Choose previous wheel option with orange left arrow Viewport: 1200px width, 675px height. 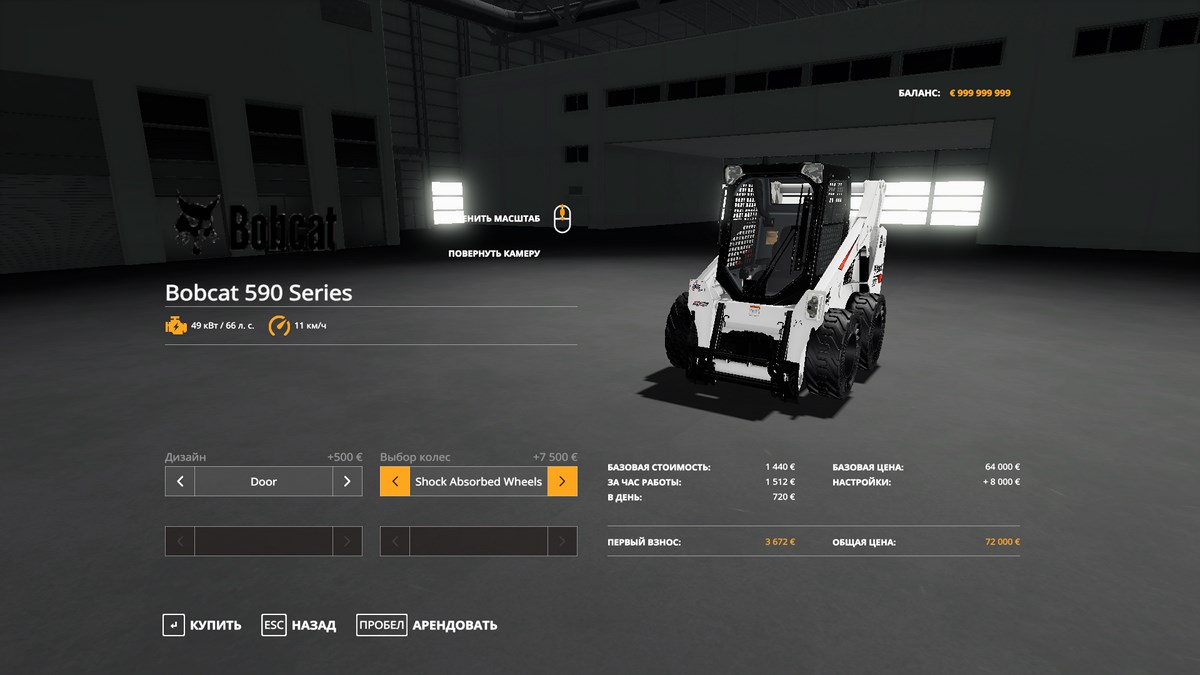click(x=395, y=481)
